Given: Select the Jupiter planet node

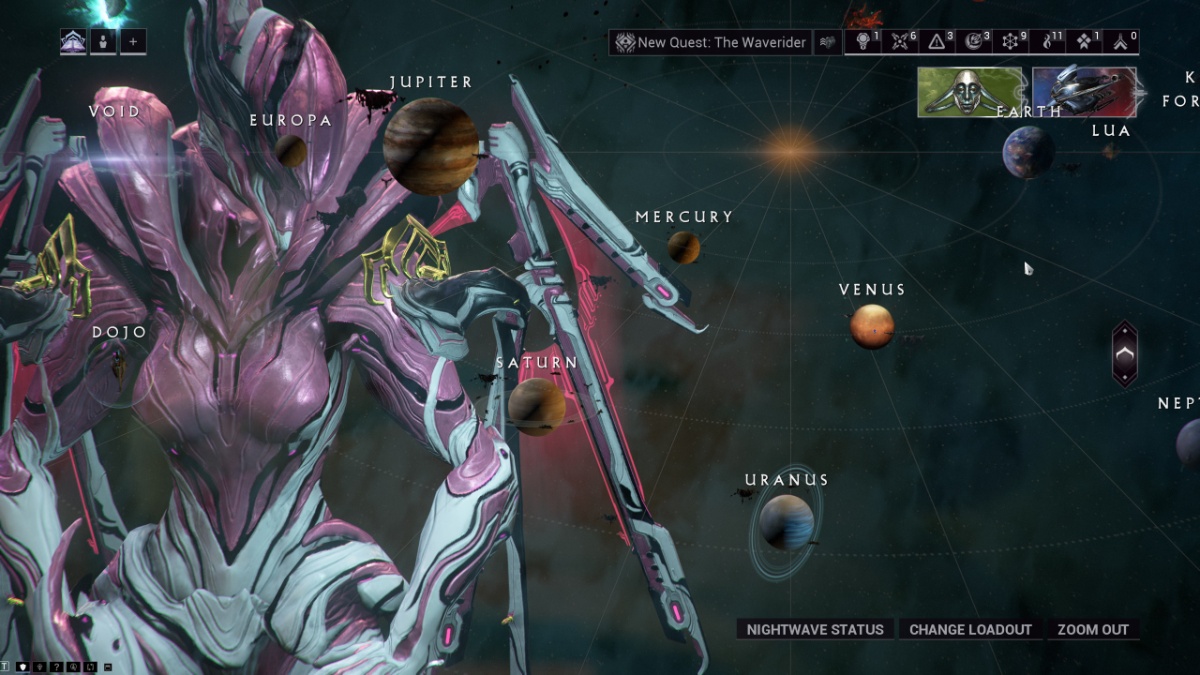Looking at the screenshot, I should [x=430, y=146].
